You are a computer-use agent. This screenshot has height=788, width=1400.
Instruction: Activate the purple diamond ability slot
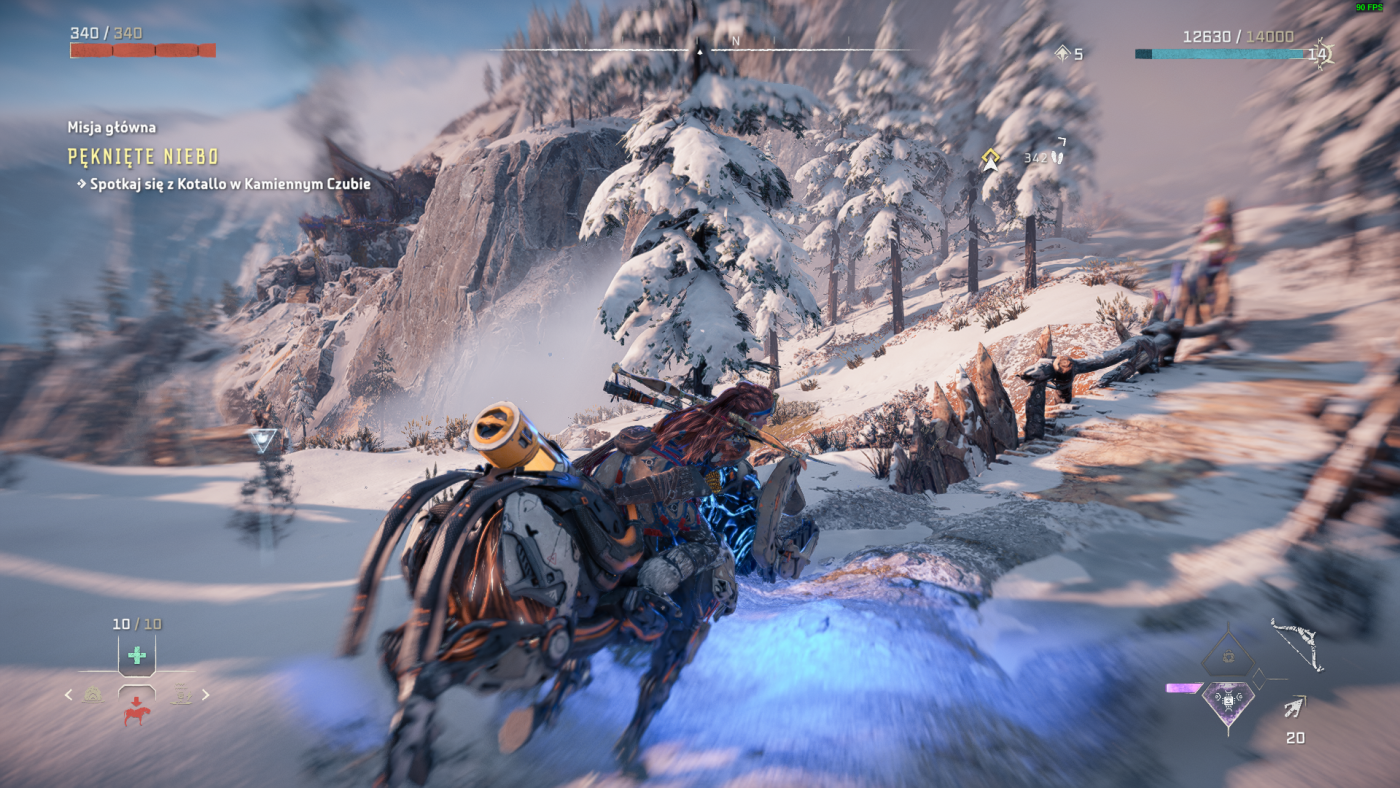(1228, 701)
